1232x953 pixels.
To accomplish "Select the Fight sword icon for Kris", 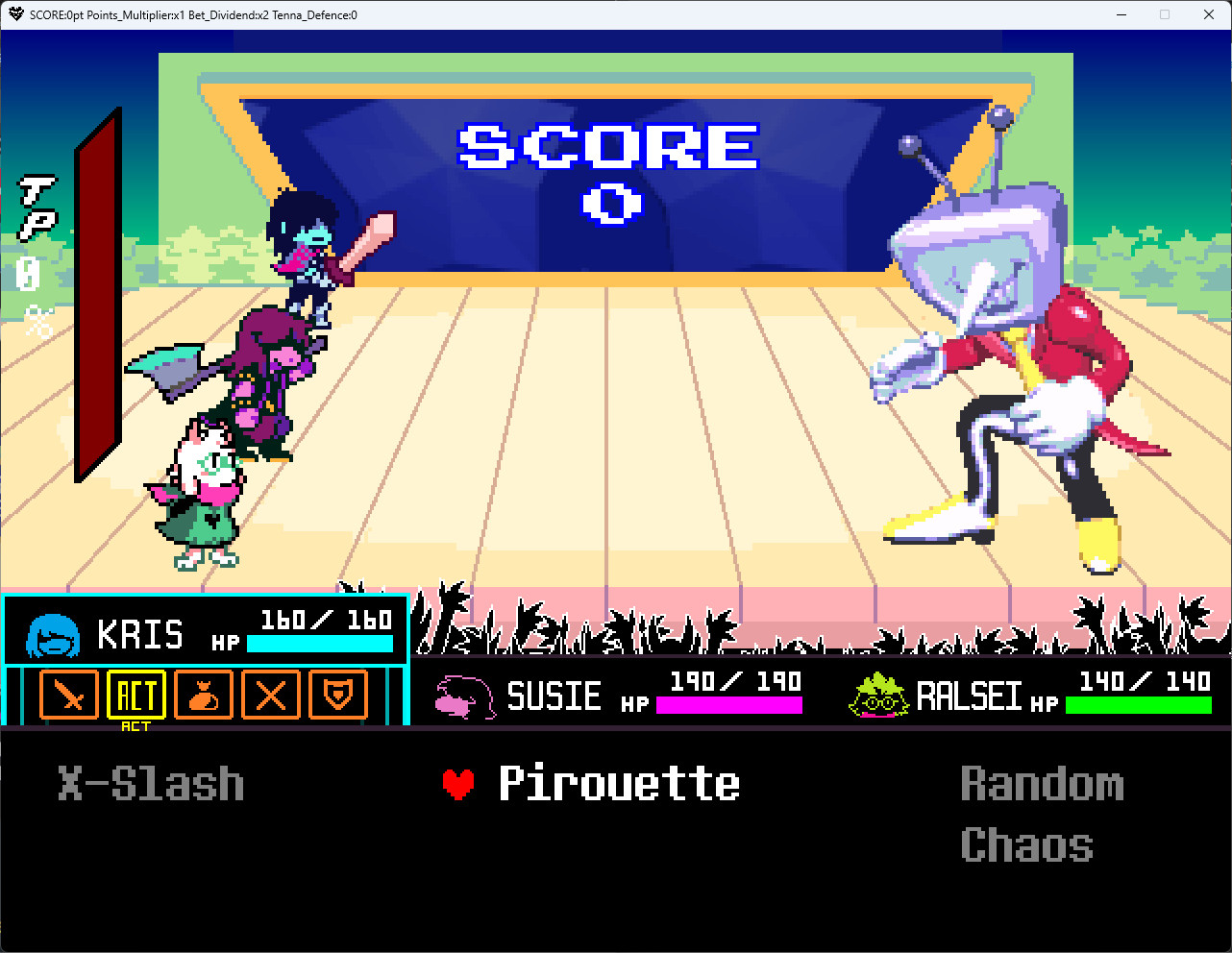I will (x=68, y=695).
